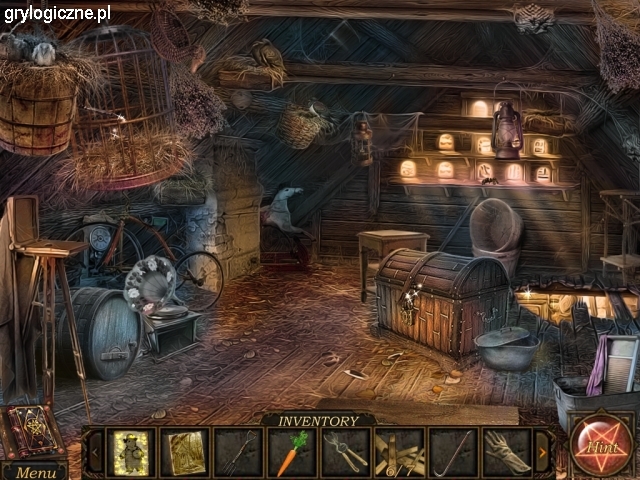The height and width of the screenshot is (480, 640).
Task: Pick the crowbar from the inventory
Action: click(x=453, y=452)
